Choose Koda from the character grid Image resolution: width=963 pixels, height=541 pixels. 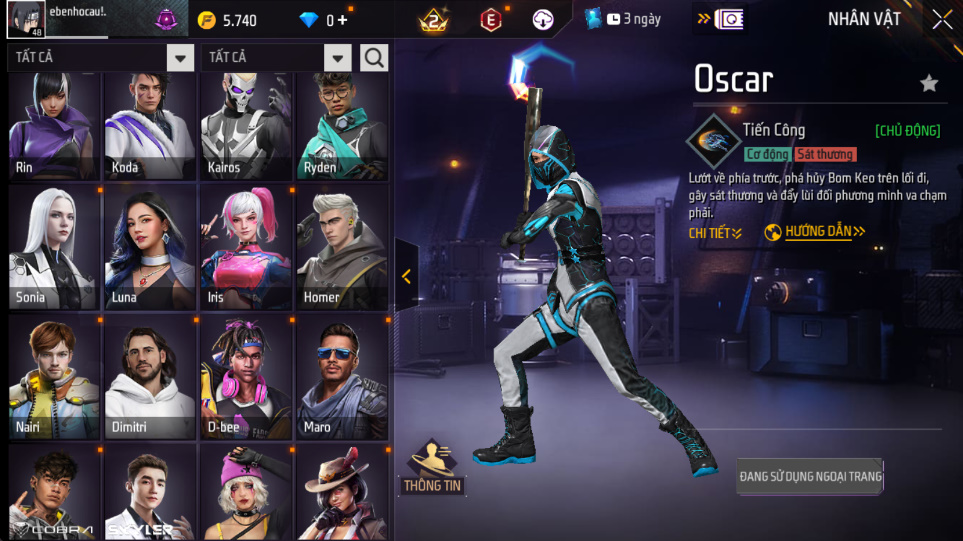(x=150, y=125)
